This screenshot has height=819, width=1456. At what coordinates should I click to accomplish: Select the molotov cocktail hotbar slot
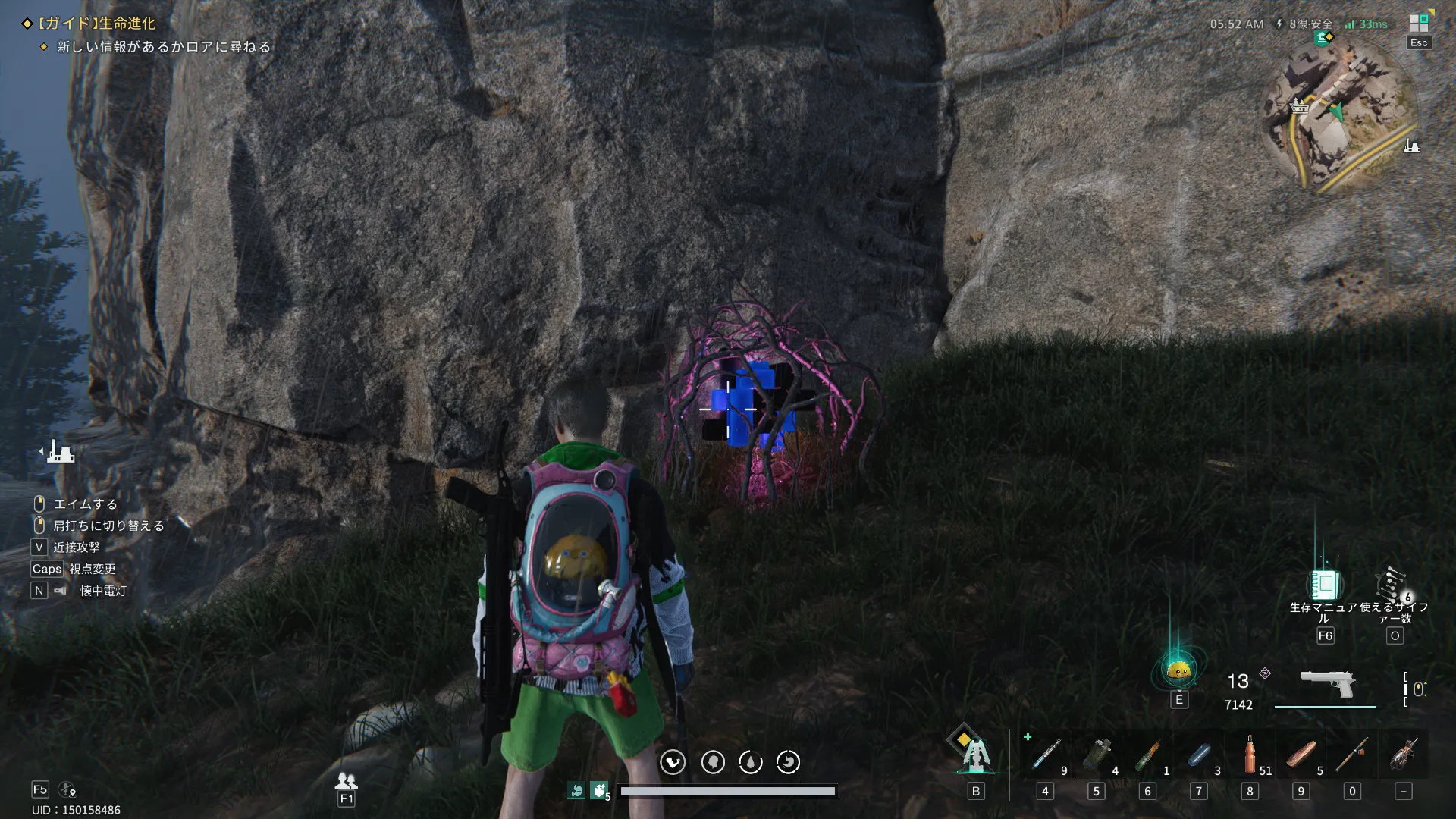click(1147, 755)
